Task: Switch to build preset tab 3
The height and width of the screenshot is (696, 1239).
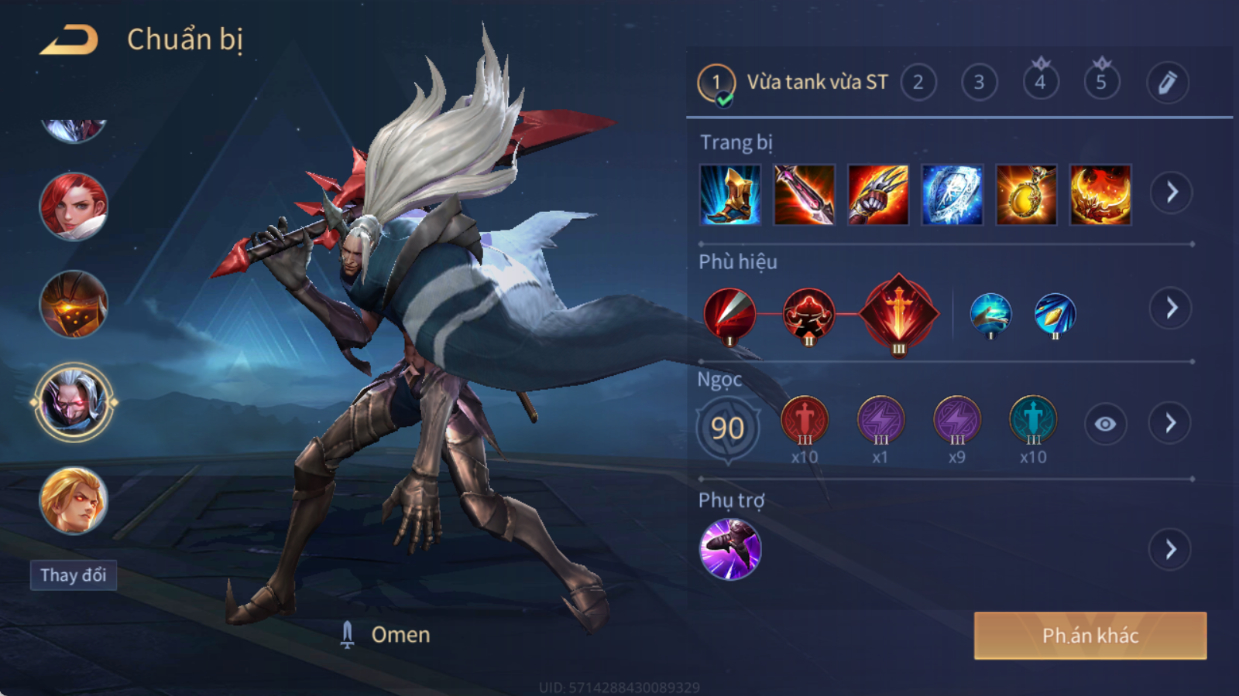Action: pos(979,82)
